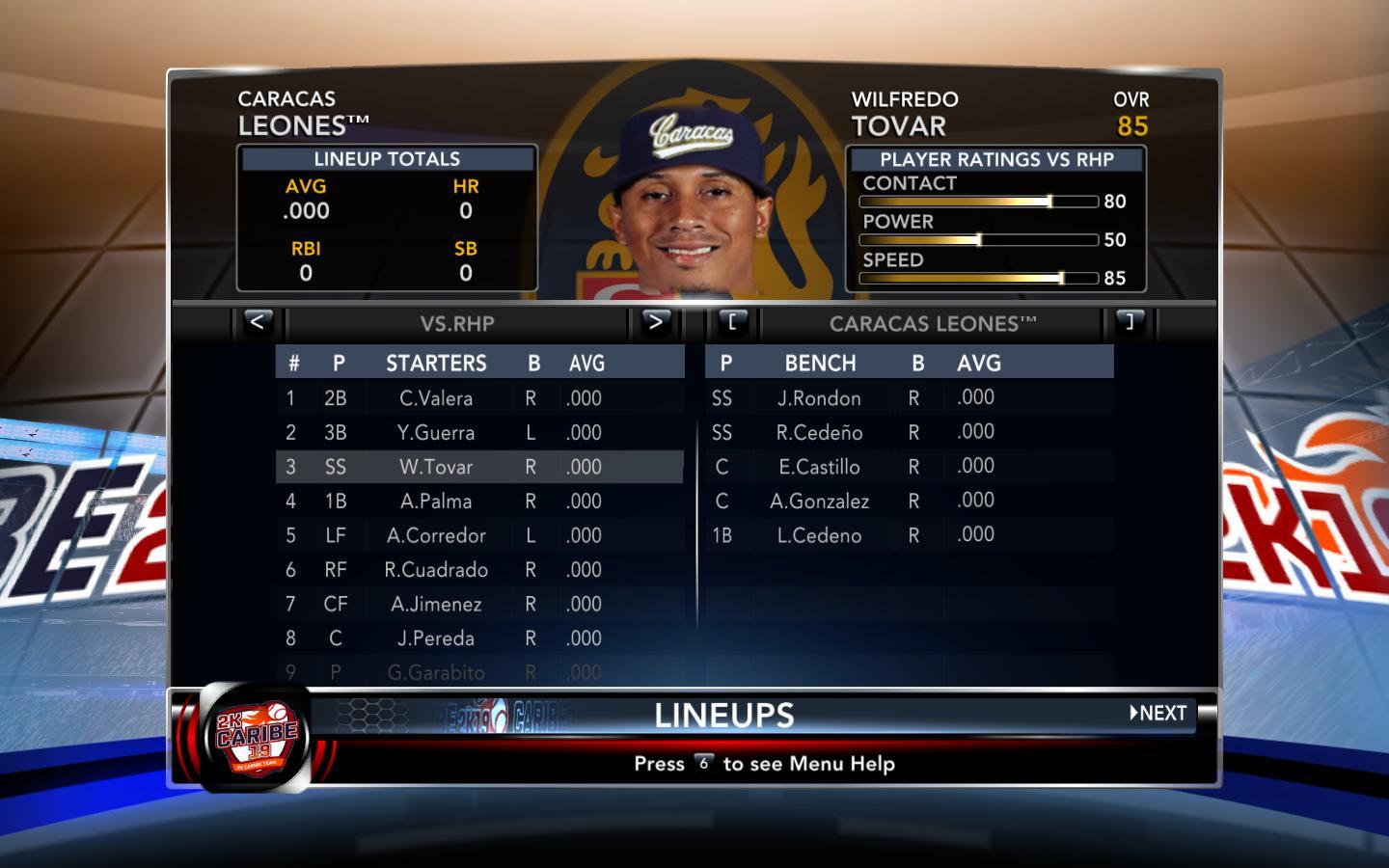Select starter C.Valera at 2B
This screenshot has height=868, width=1389.
436,398
